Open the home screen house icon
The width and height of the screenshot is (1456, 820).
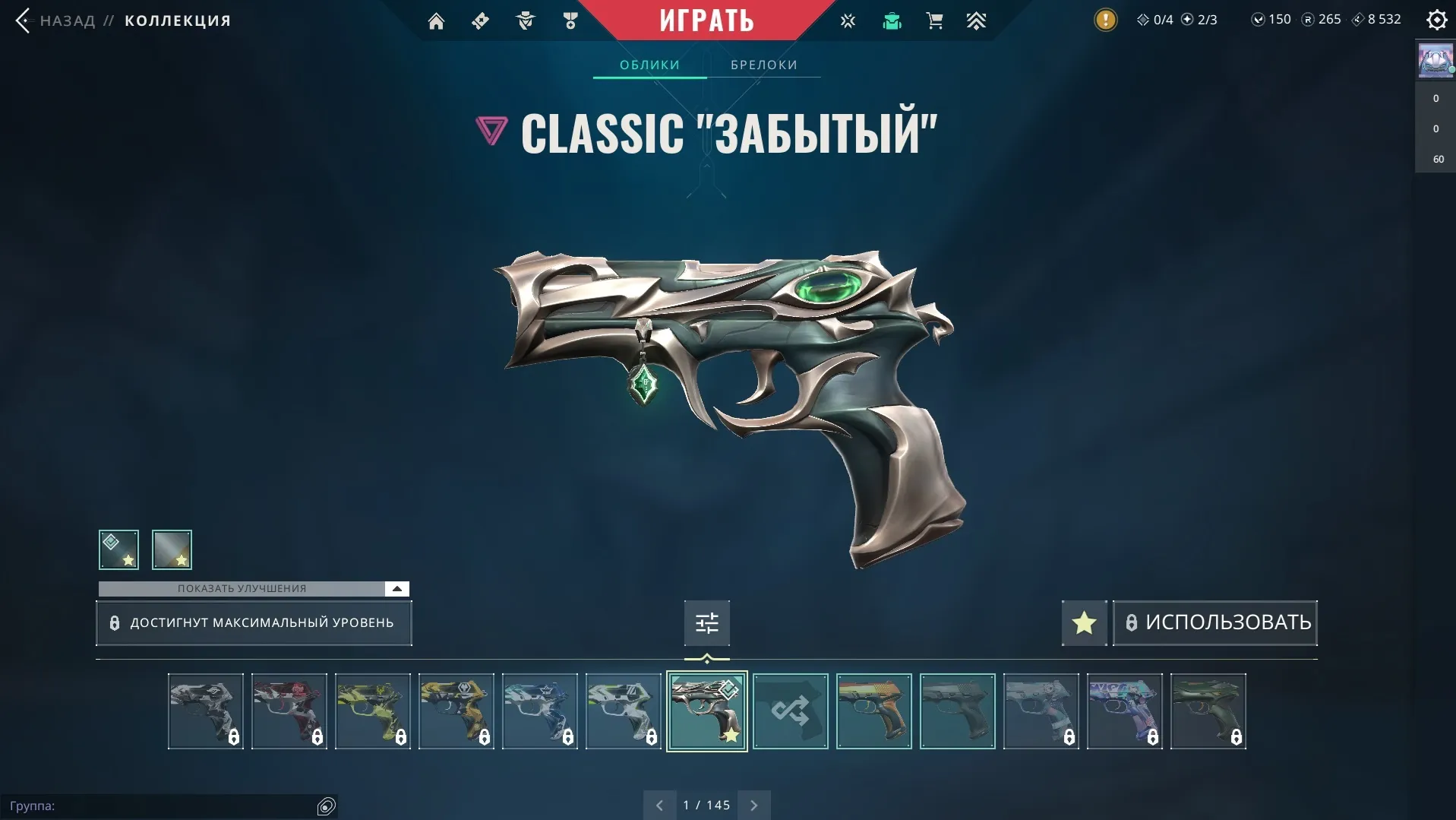pyautogui.click(x=437, y=21)
